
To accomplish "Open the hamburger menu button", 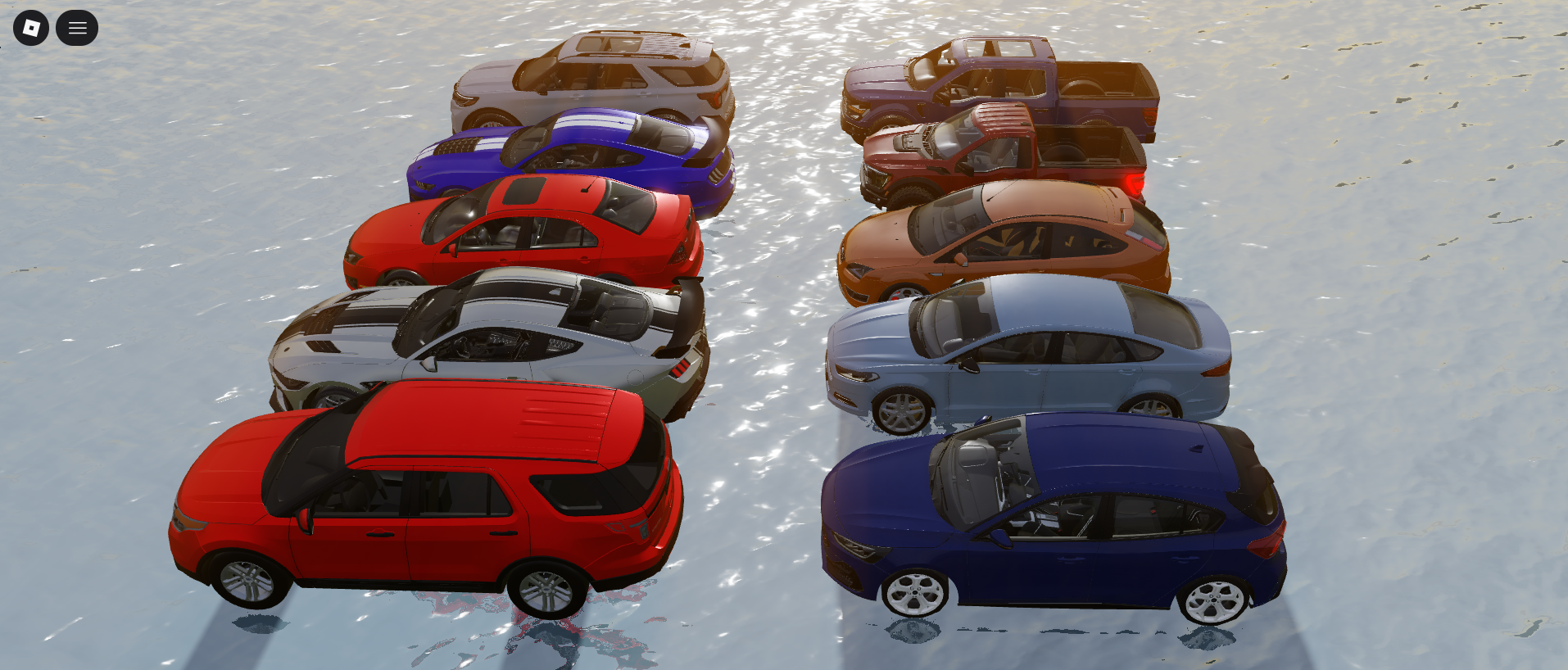I will click(x=77, y=29).
